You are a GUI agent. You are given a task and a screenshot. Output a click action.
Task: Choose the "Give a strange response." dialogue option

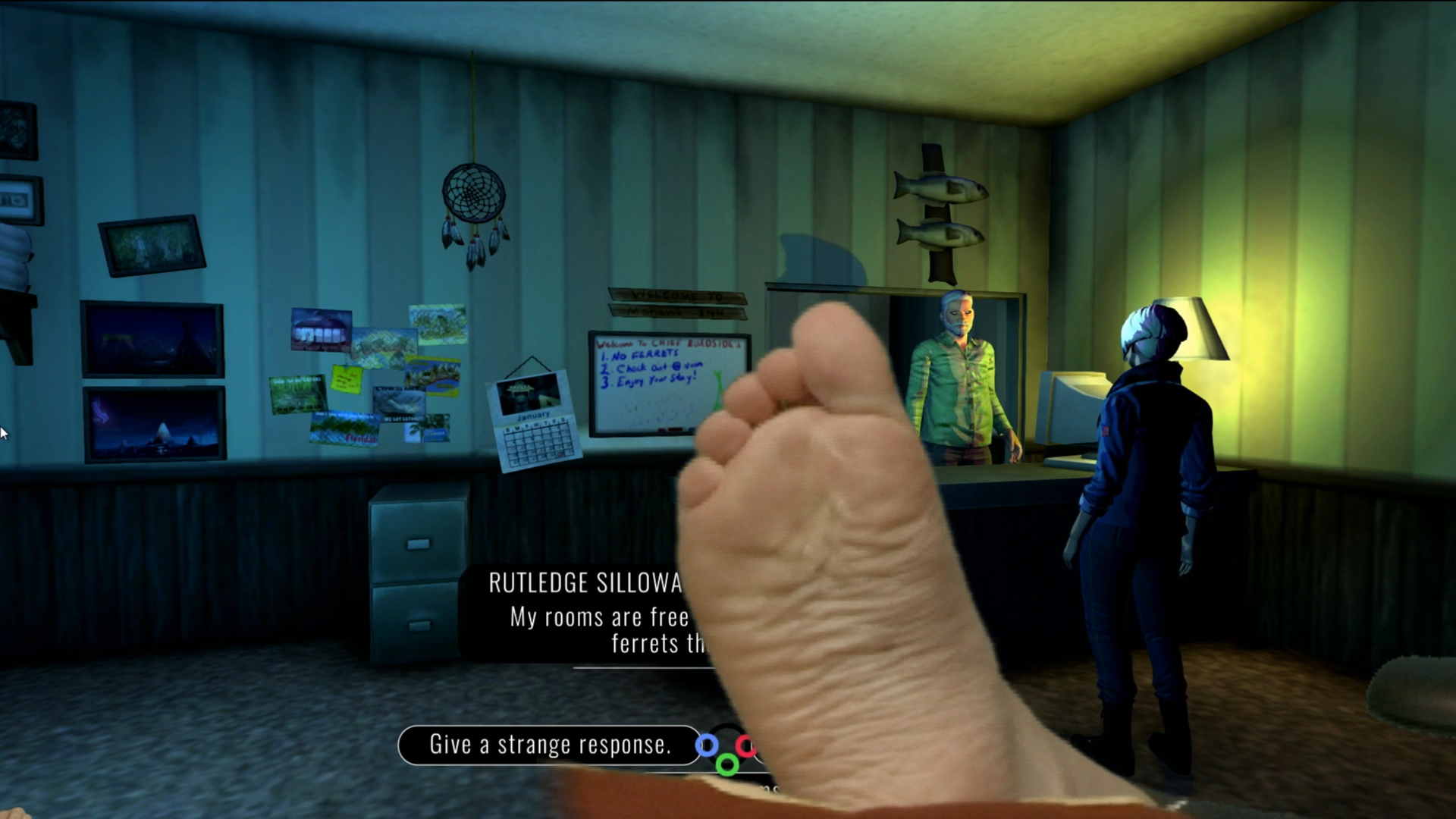[550, 745]
